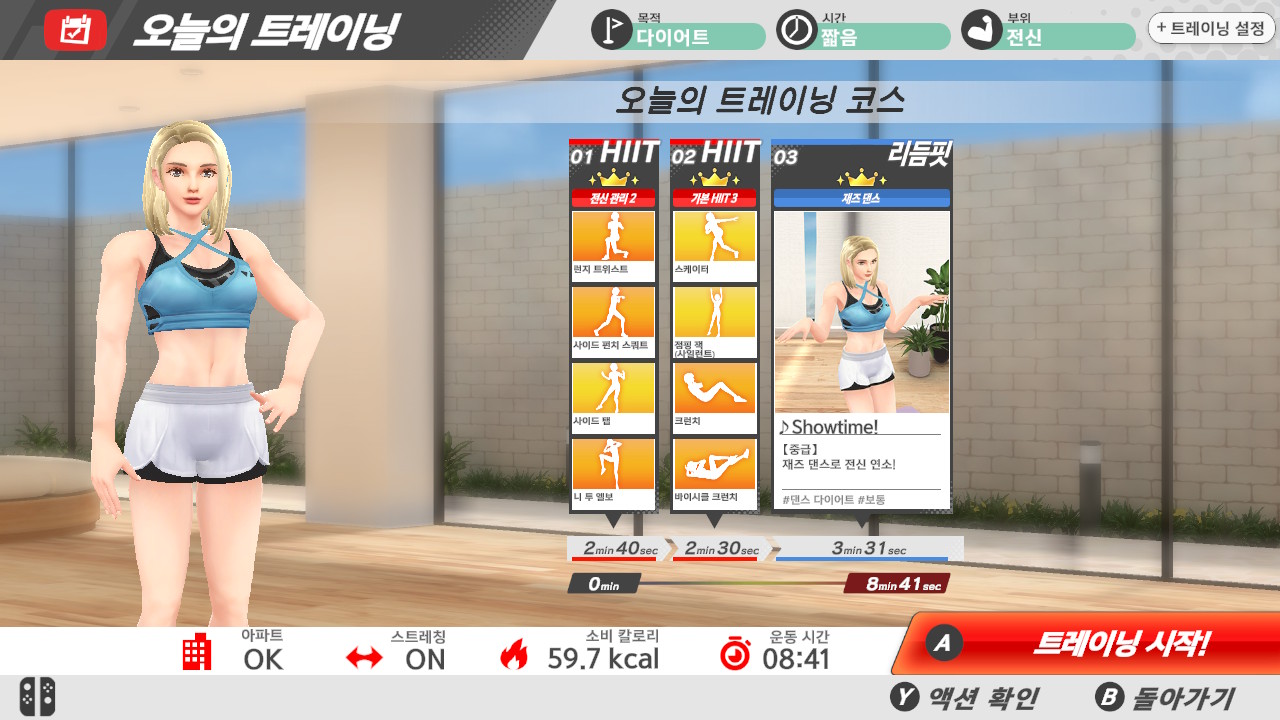Select the 니 투 엘보 exercise icon

[x=613, y=465]
